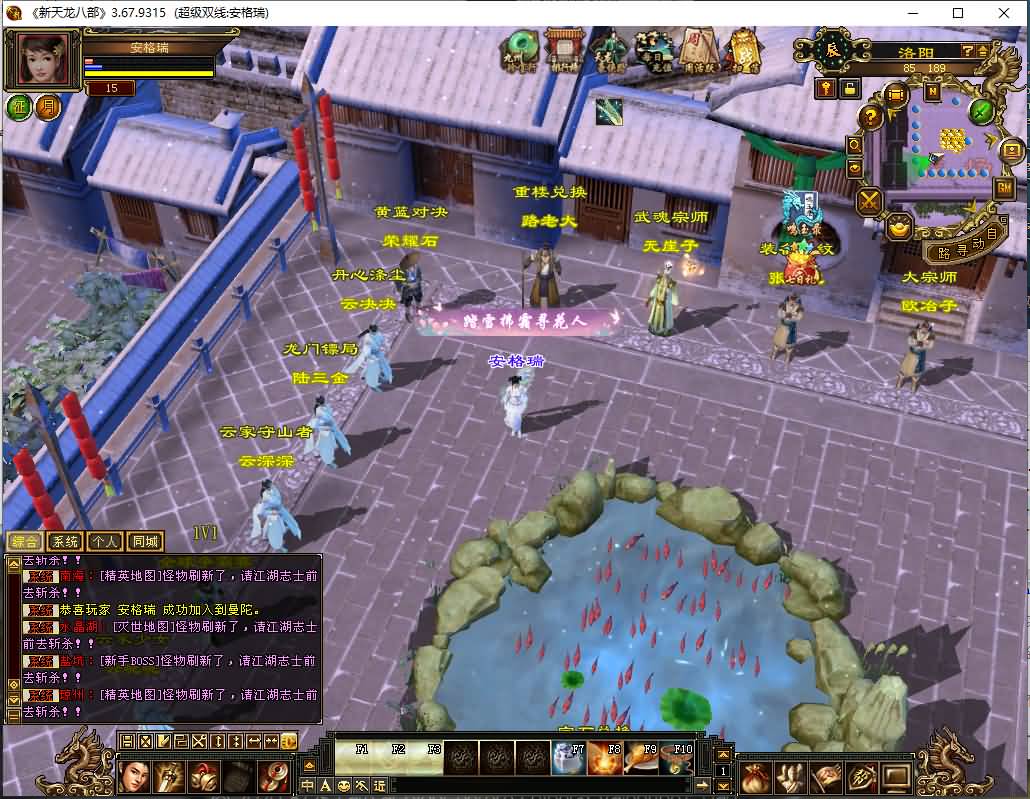
Task: Open the round question mark help button
Action: click(871, 116)
